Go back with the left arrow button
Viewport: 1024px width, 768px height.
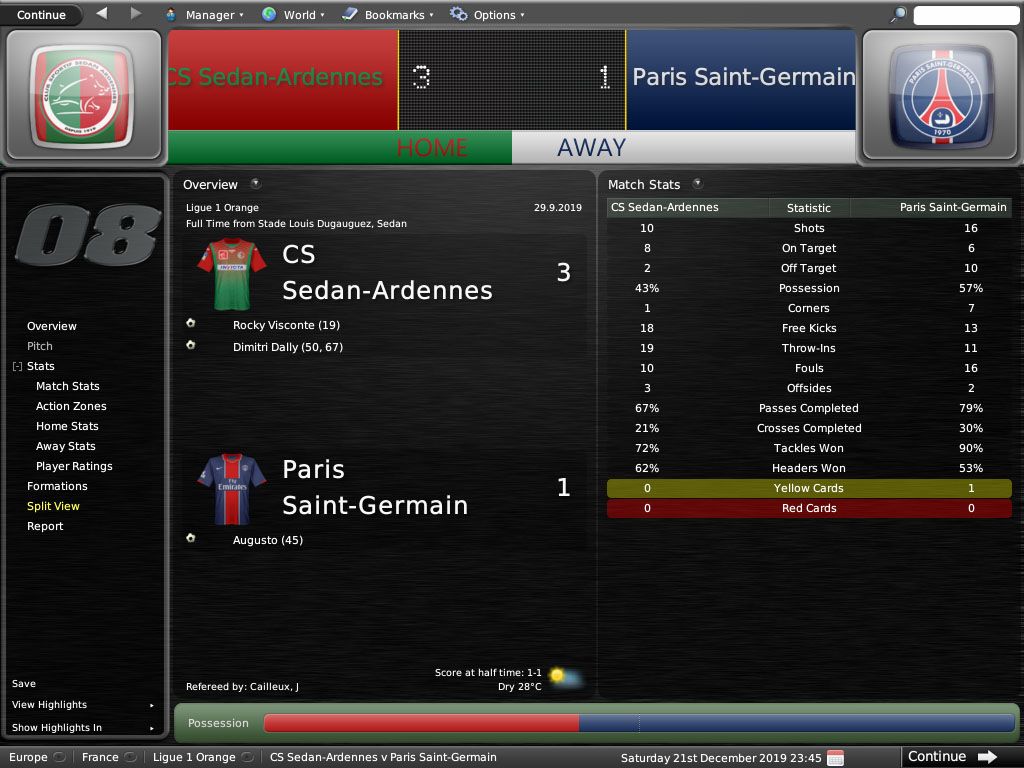(x=102, y=14)
